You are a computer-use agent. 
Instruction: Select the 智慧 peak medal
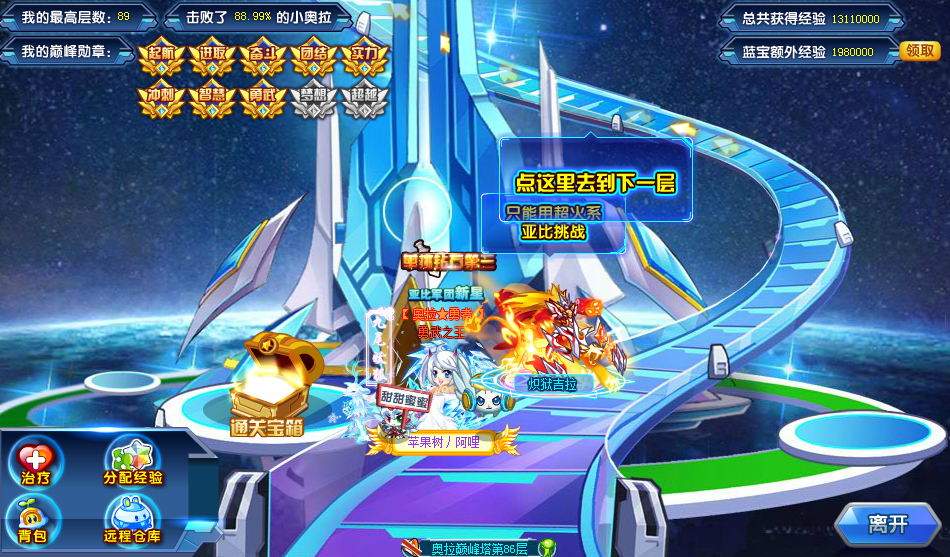click(x=212, y=99)
